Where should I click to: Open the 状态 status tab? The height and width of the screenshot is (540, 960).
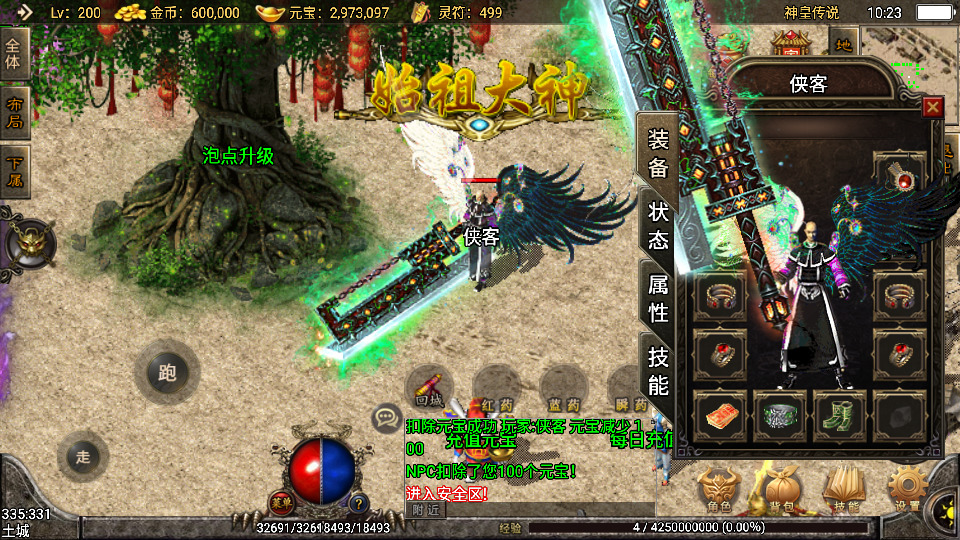click(658, 226)
